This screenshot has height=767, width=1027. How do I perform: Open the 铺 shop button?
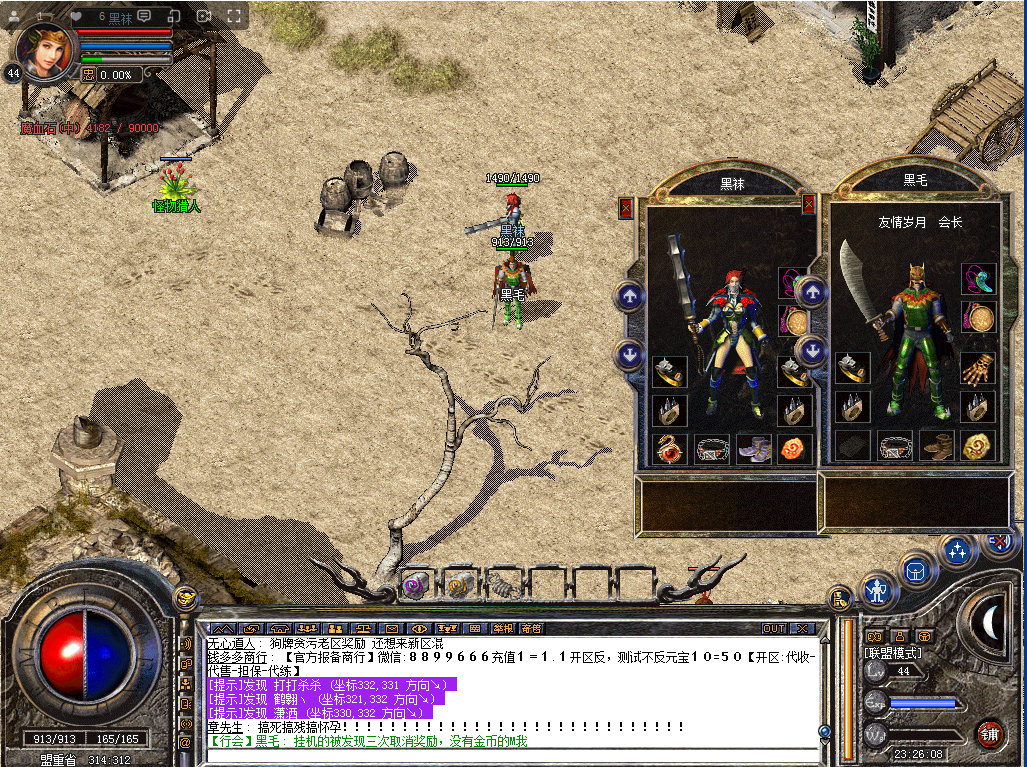pos(989,732)
